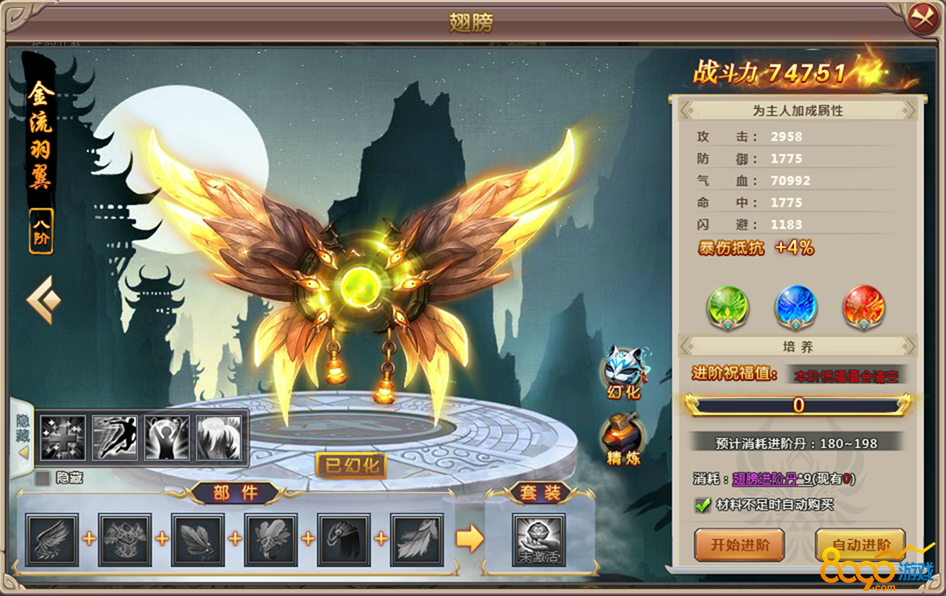Toggle the 隐藏 hide wings checkbox
946x596 pixels.
[x=42, y=478]
